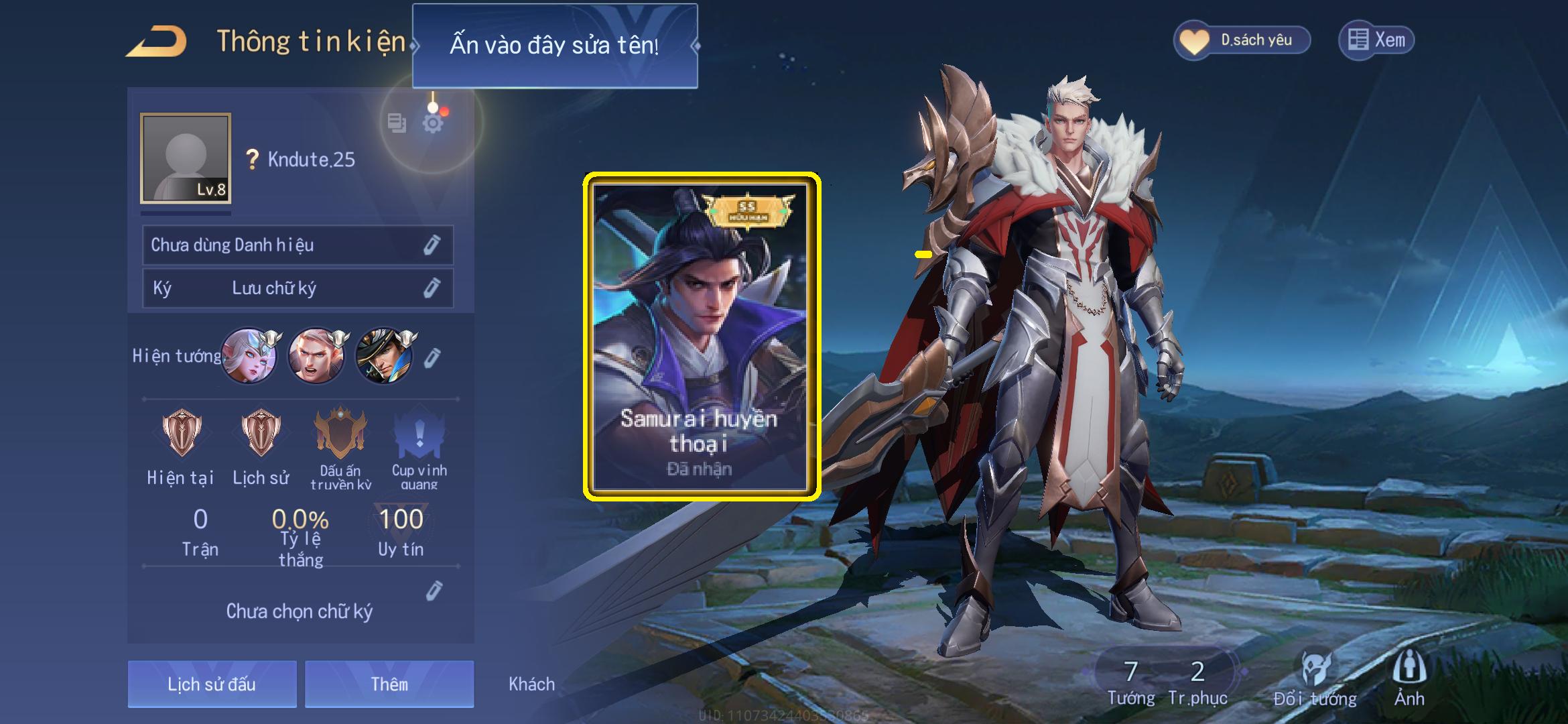Viewport: 1568px width, 724px height.
Task: Click the Xem view button
Action: click(x=1376, y=40)
